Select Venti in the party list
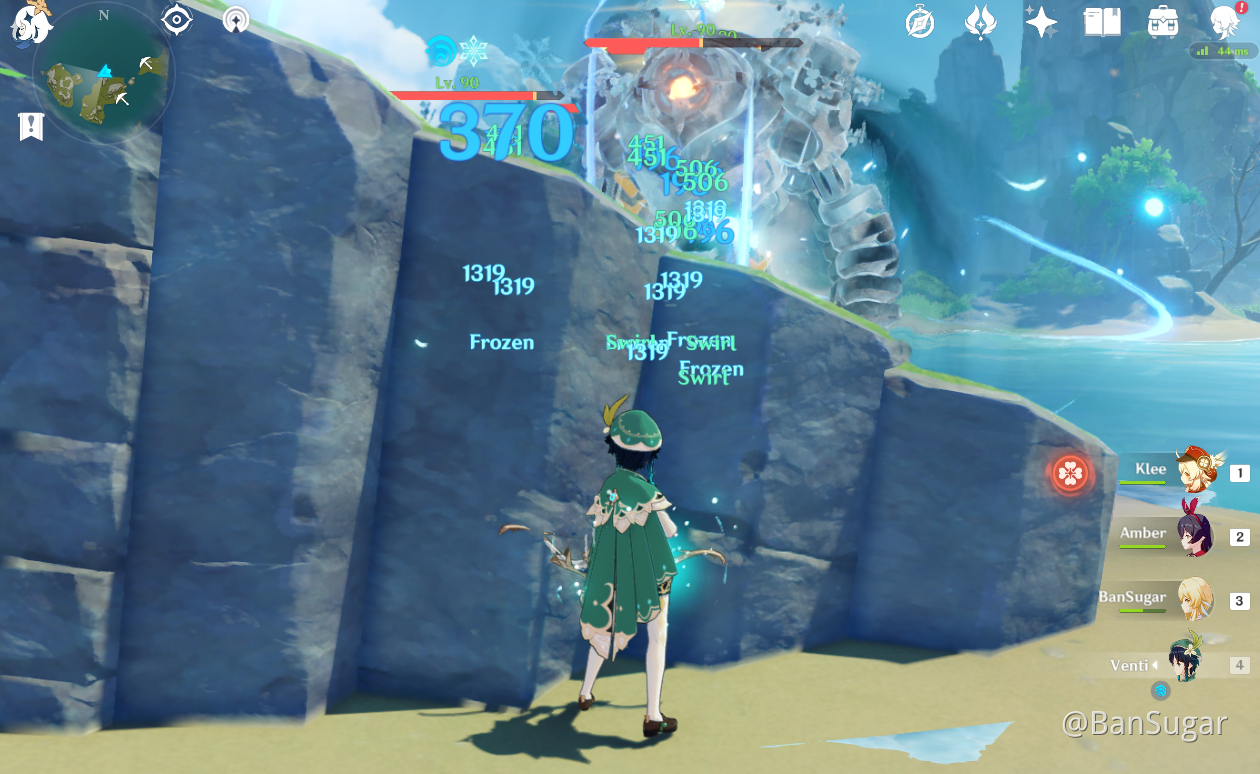 [x=1188, y=664]
